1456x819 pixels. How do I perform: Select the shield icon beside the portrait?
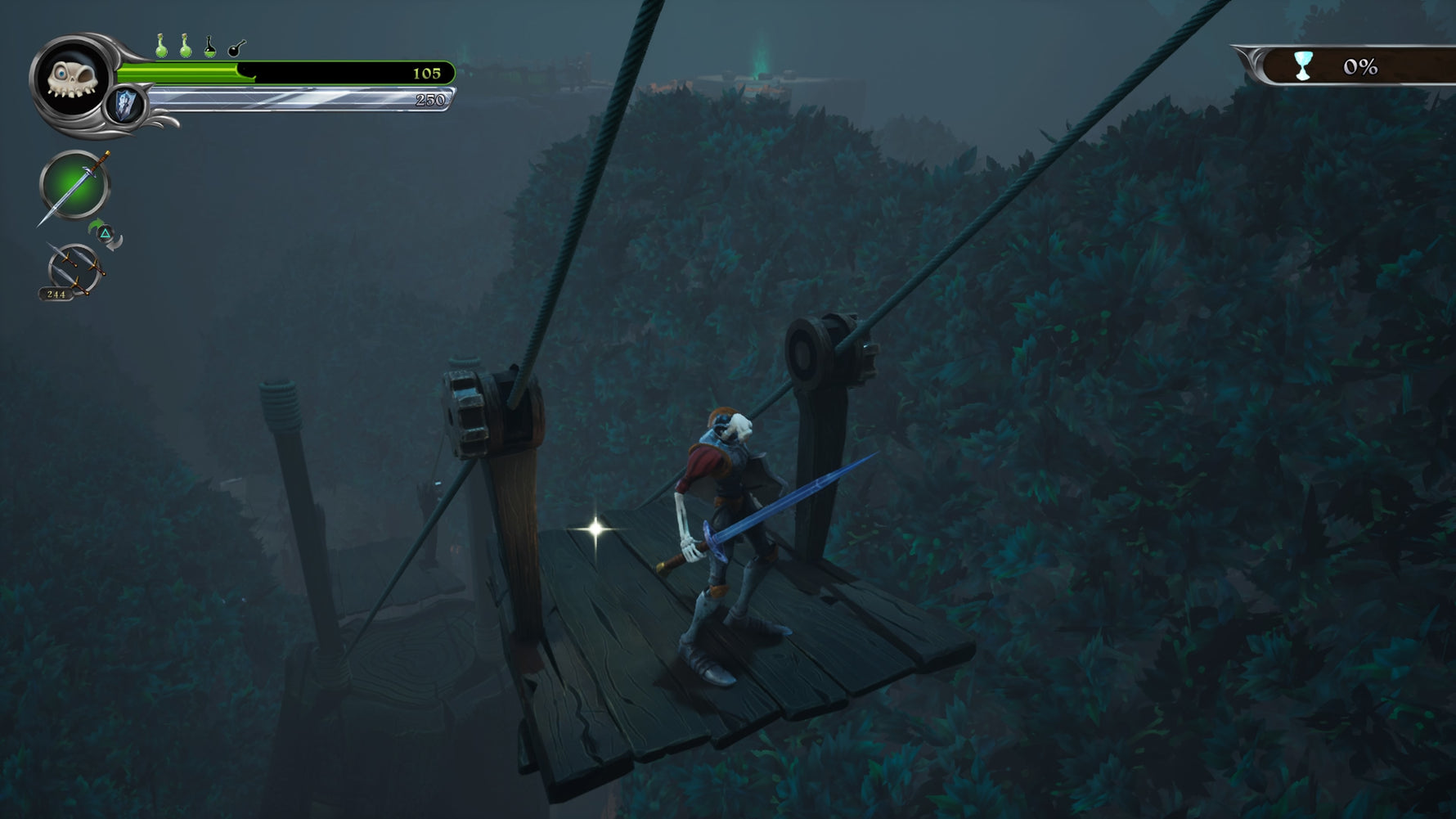click(x=125, y=106)
